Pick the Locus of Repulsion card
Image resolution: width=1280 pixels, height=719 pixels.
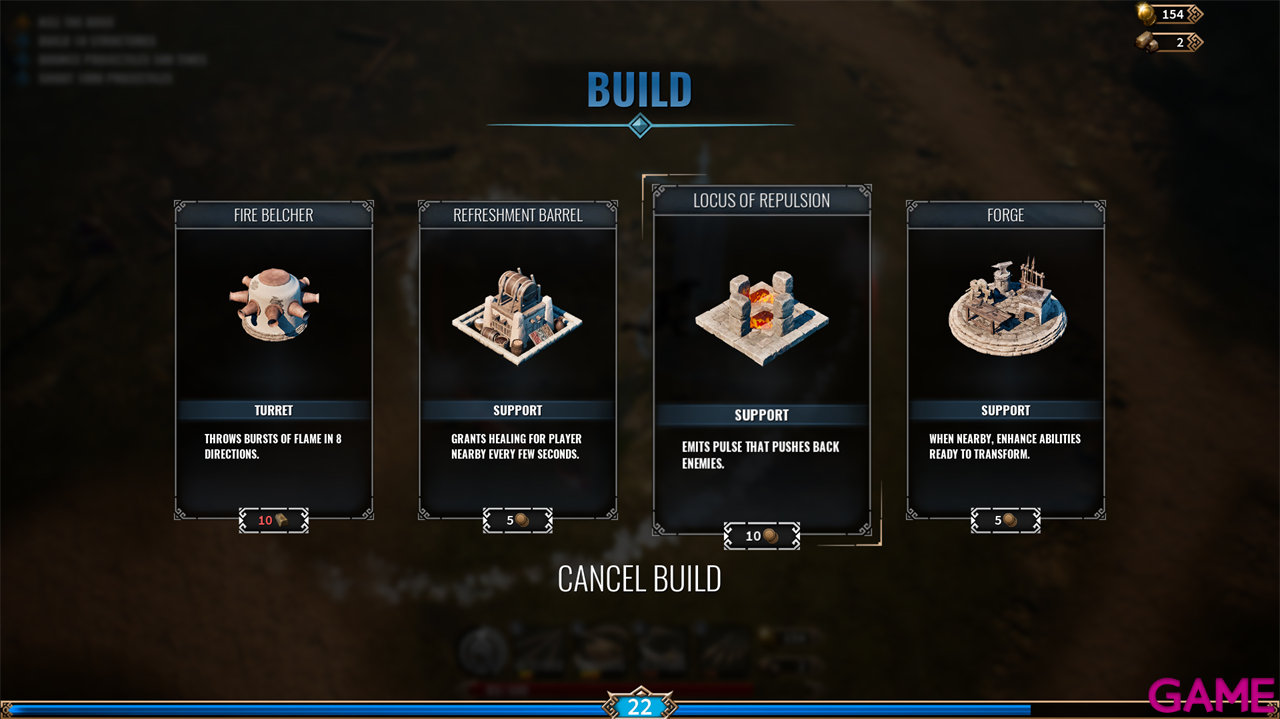tap(761, 360)
